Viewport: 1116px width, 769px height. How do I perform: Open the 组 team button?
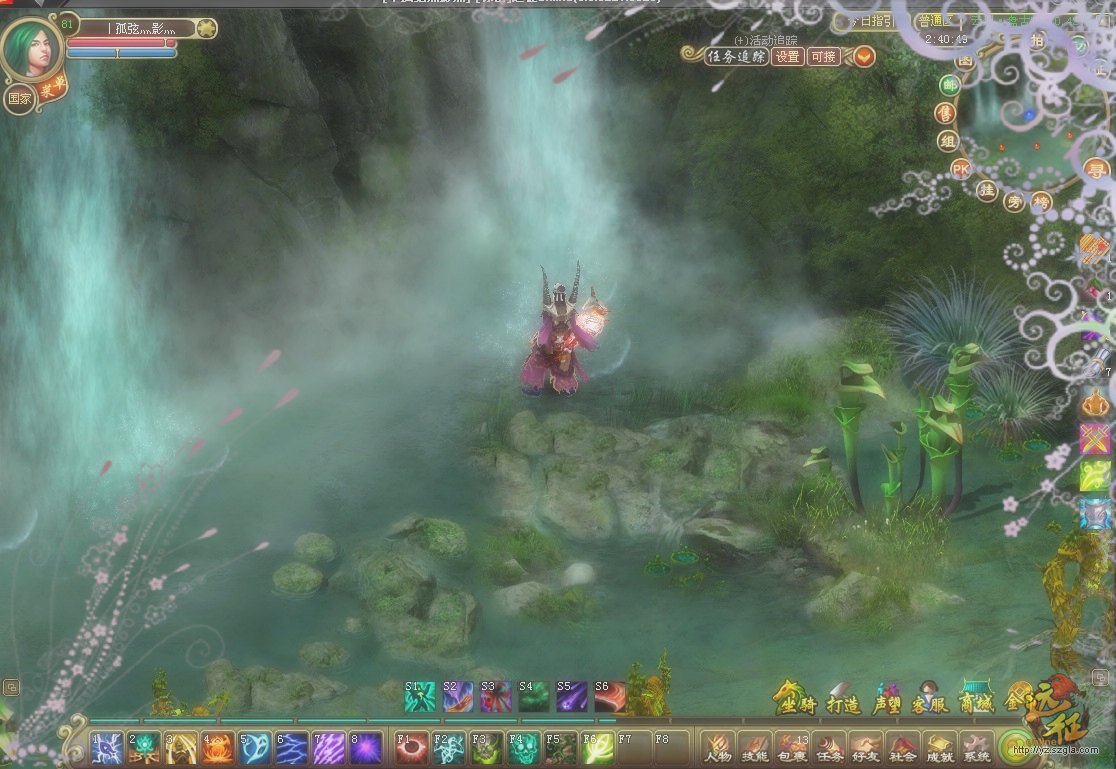pos(947,141)
